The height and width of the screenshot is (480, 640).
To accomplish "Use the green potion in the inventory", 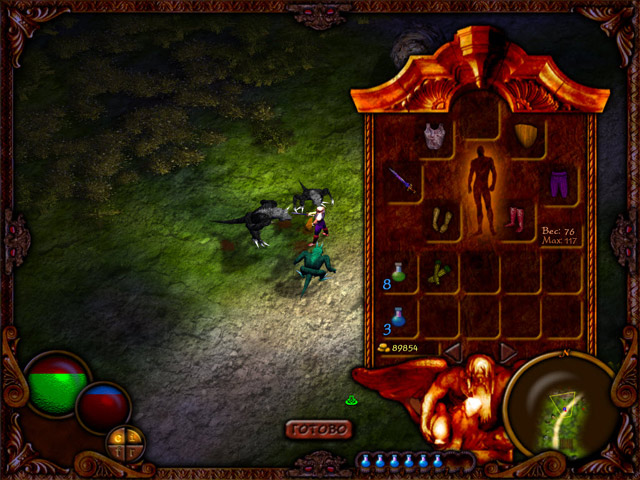I will (400, 270).
